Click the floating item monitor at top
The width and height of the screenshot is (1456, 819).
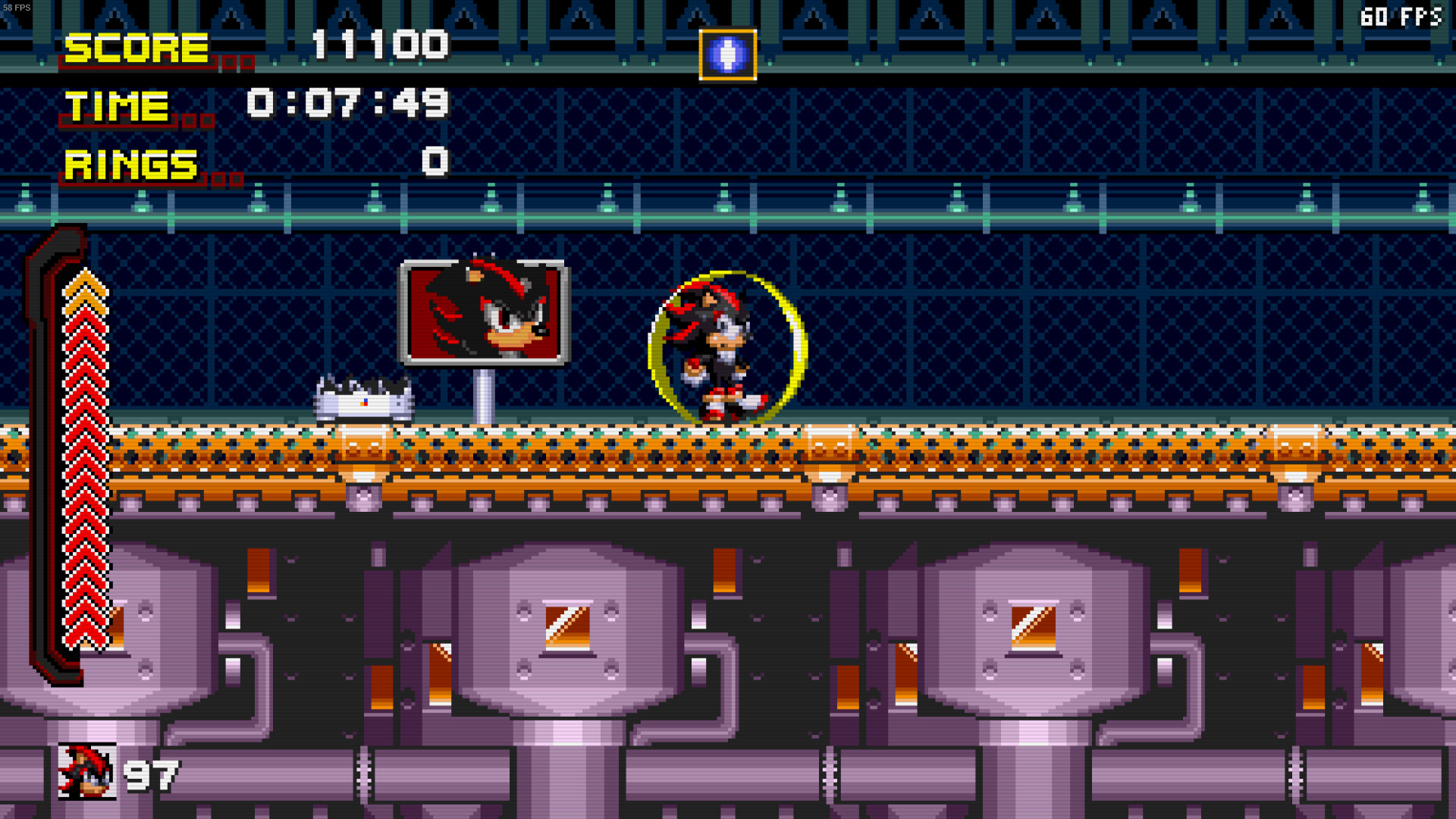pyautogui.click(x=726, y=55)
